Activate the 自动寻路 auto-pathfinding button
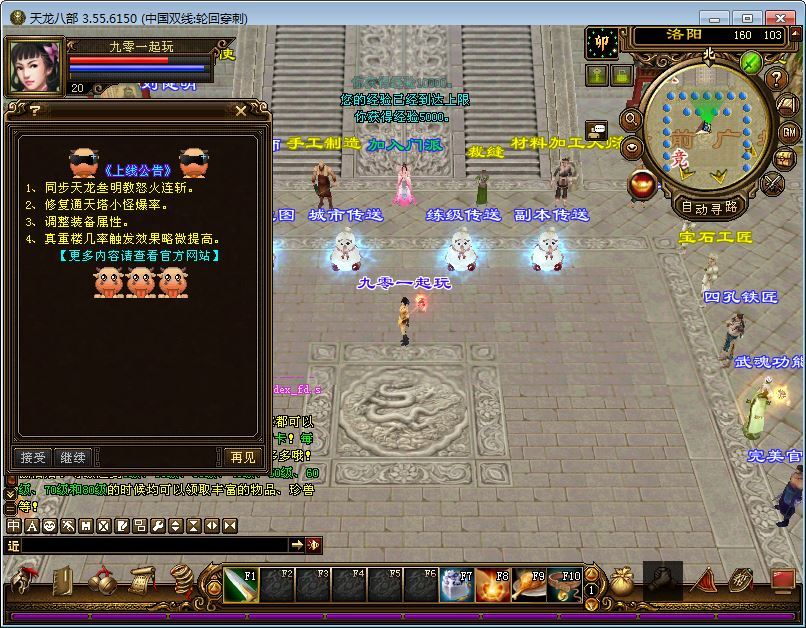Viewport: 806px width, 628px height. [709, 208]
